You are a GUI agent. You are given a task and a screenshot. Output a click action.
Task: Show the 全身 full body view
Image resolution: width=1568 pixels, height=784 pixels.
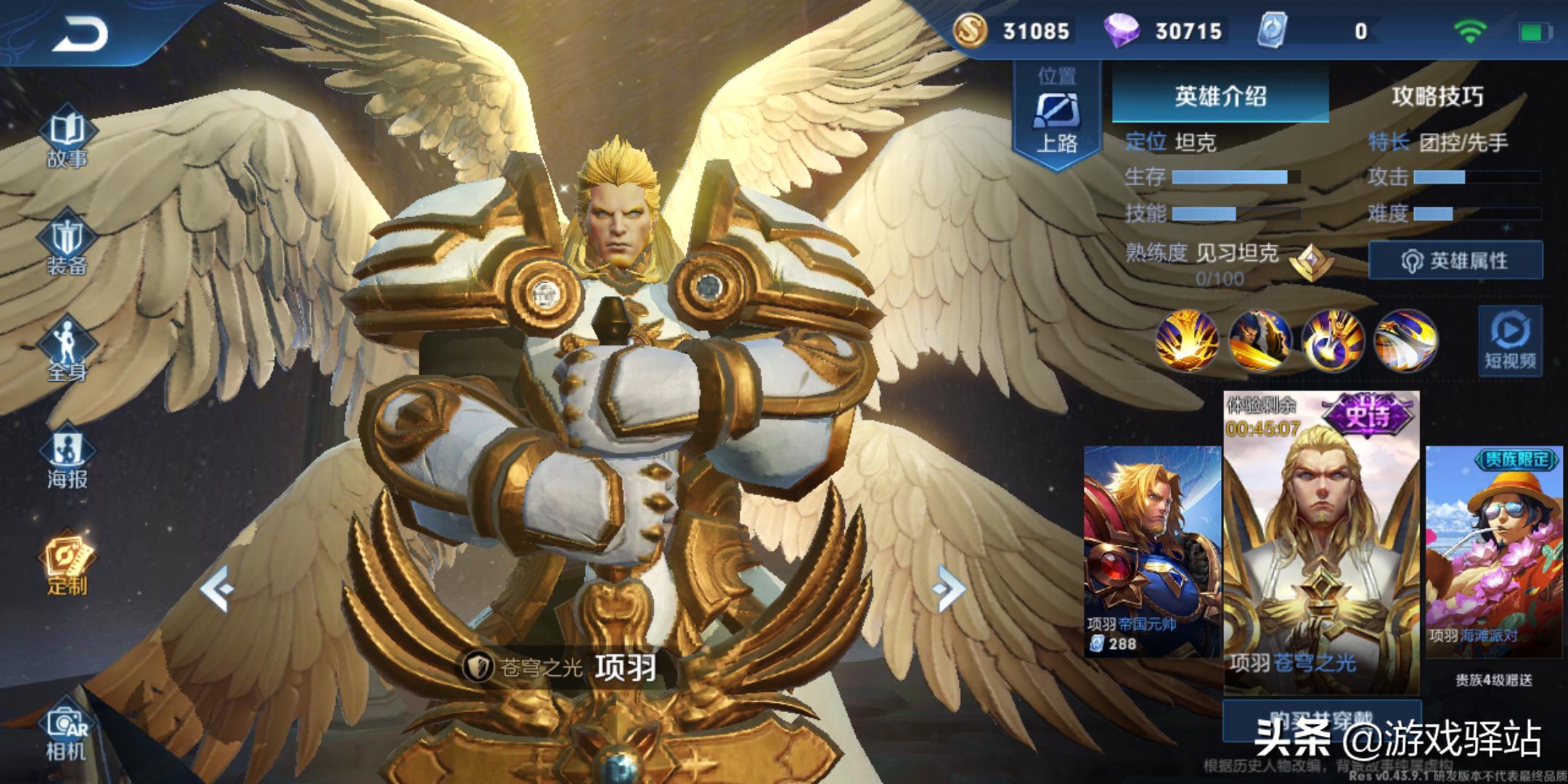pyautogui.click(x=67, y=351)
